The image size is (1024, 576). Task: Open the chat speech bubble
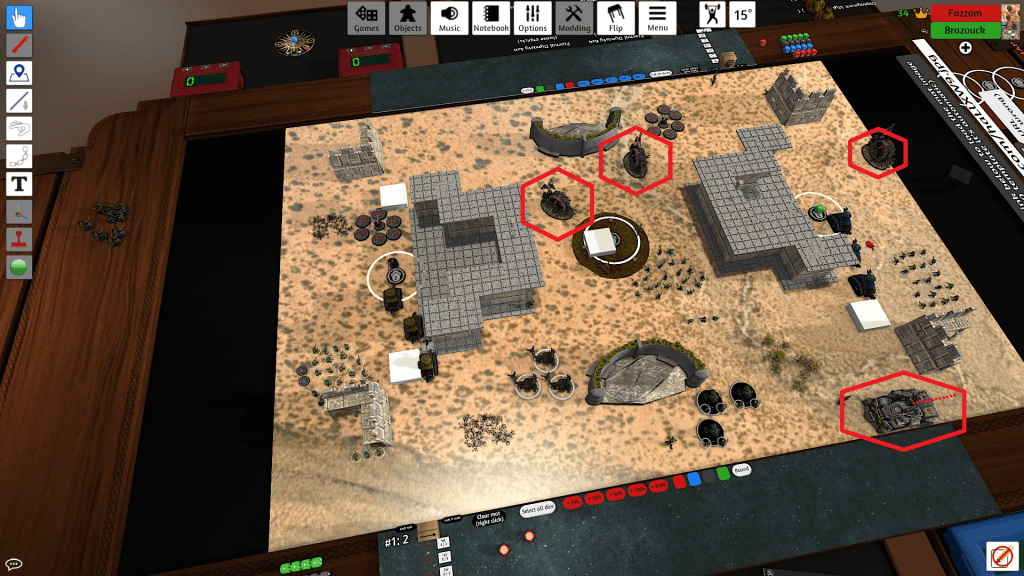click(x=14, y=564)
